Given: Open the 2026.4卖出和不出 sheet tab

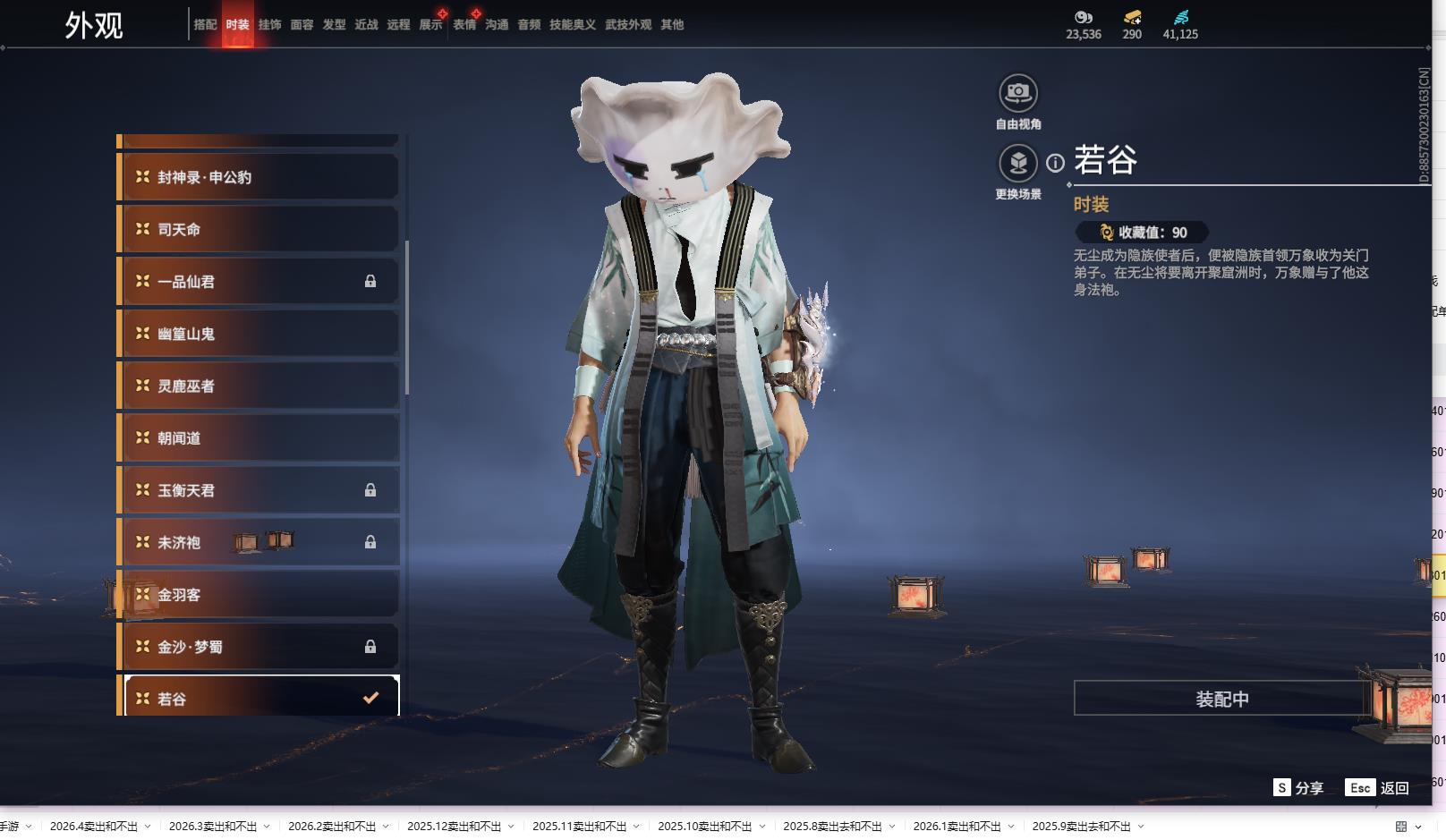Looking at the screenshot, I should pyautogui.click(x=94, y=827).
